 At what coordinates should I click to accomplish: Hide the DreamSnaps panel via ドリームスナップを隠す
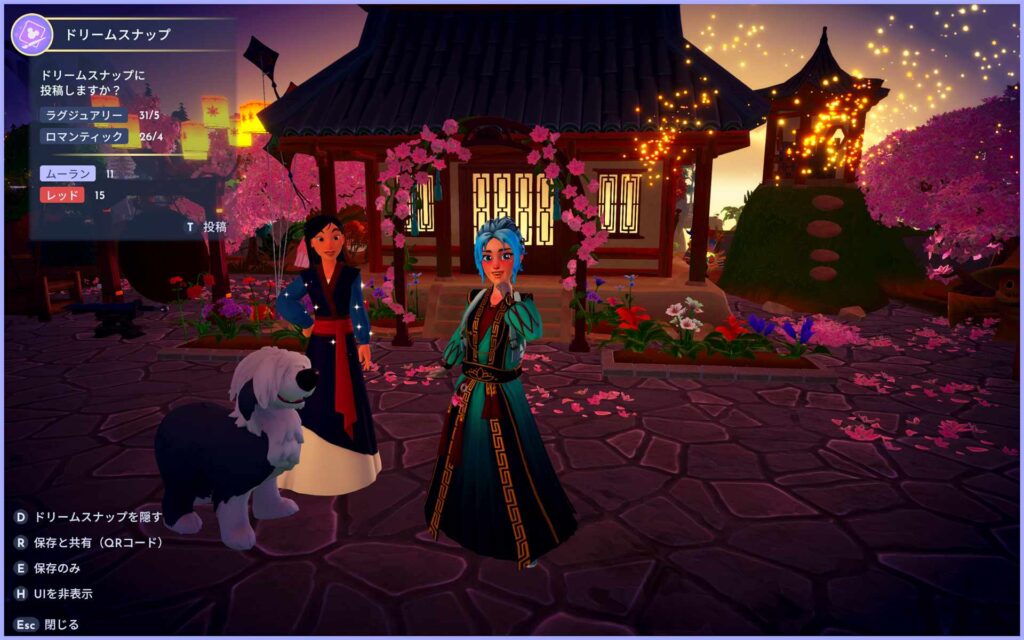[x=87, y=517]
